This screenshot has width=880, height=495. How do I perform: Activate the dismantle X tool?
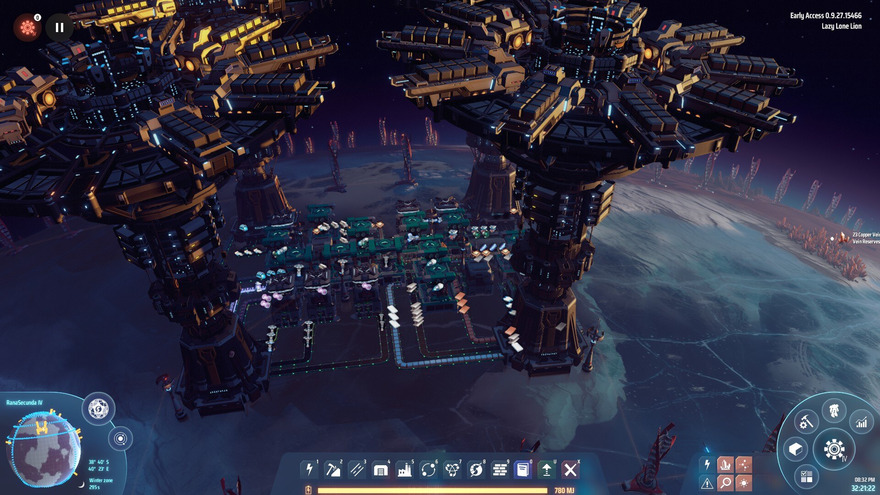pyautogui.click(x=571, y=469)
